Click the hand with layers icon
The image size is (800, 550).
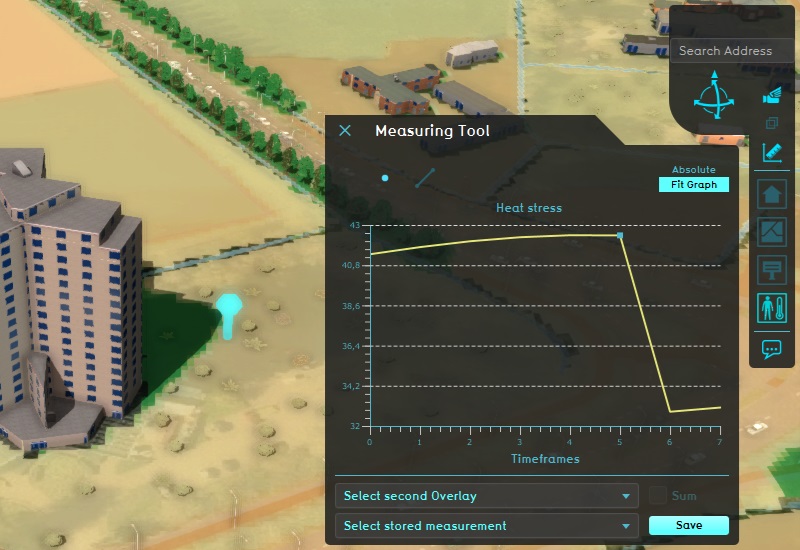point(771,96)
